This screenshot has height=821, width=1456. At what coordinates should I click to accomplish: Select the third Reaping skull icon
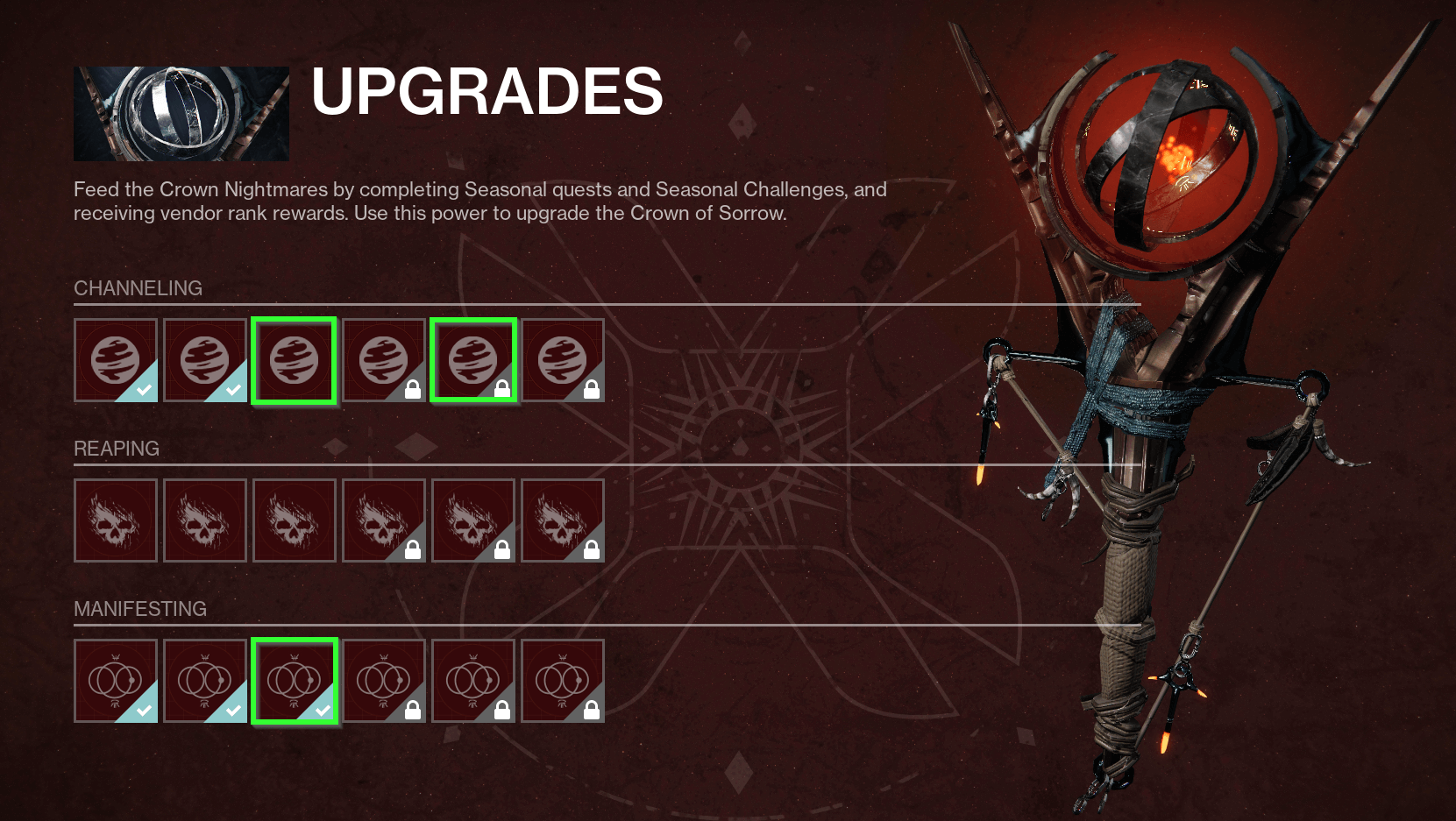point(295,520)
